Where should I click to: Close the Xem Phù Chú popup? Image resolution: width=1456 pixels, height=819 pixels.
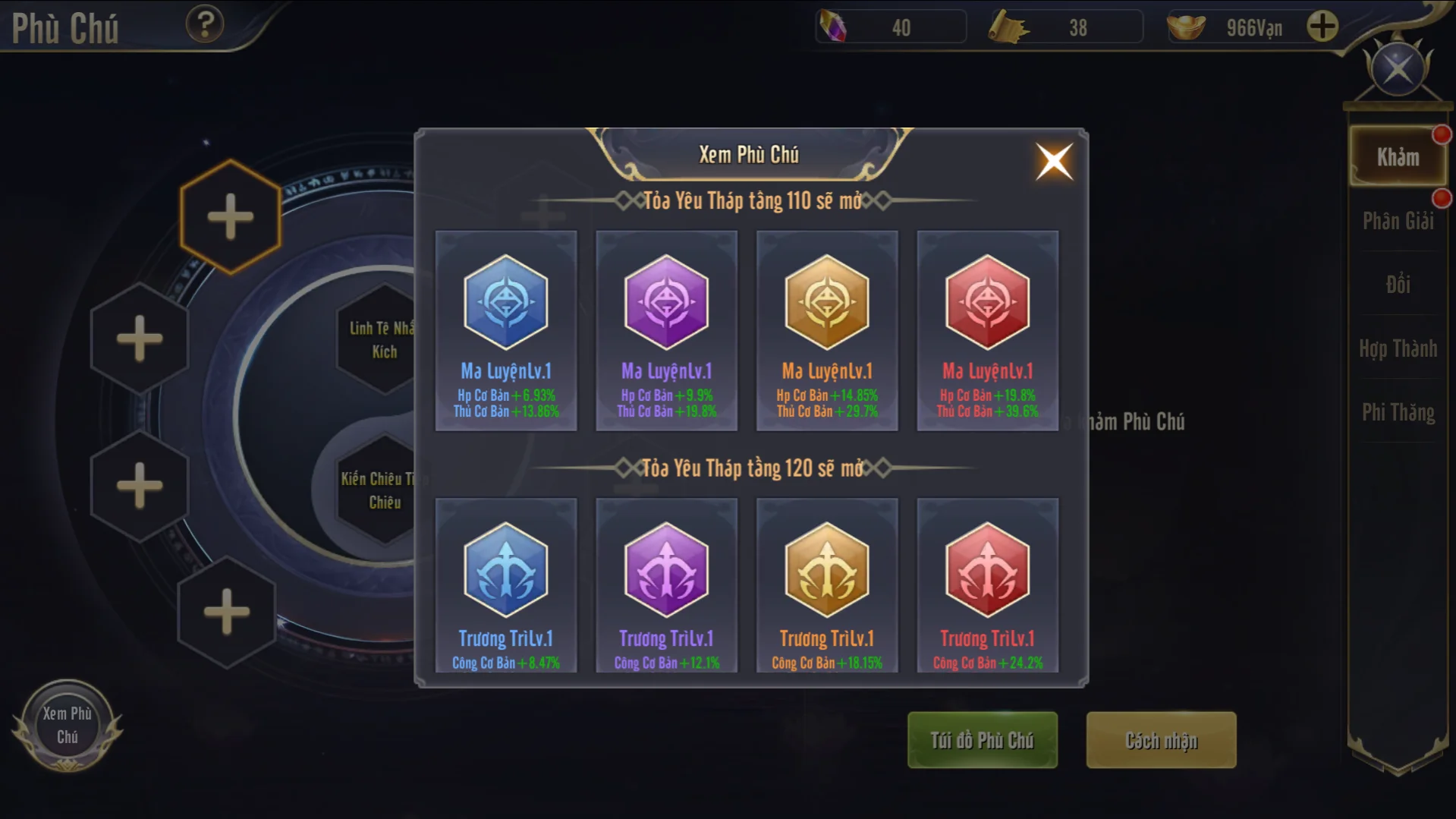[x=1054, y=161]
